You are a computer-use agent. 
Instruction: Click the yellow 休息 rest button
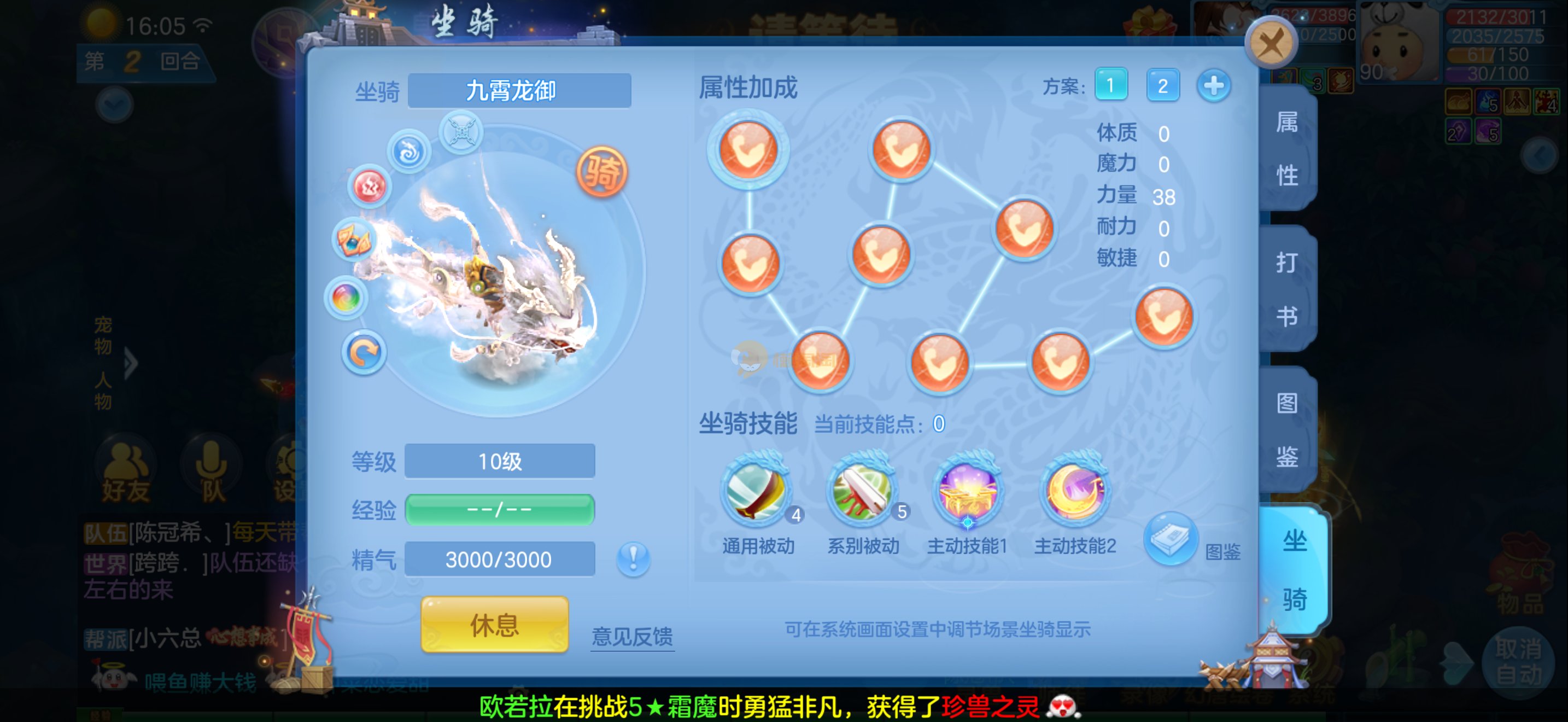pos(494,625)
